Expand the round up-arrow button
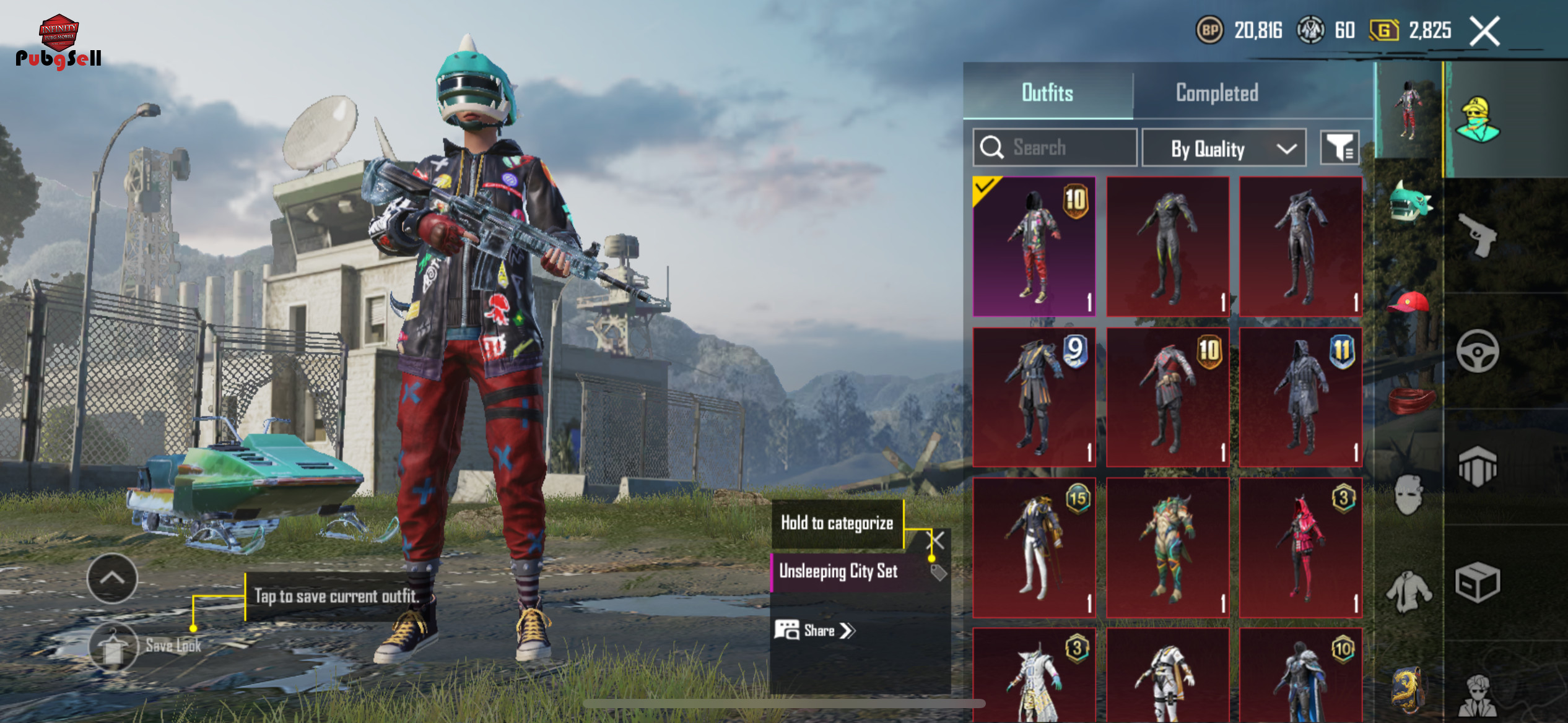This screenshot has width=1568, height=723. tap(112, 578)
